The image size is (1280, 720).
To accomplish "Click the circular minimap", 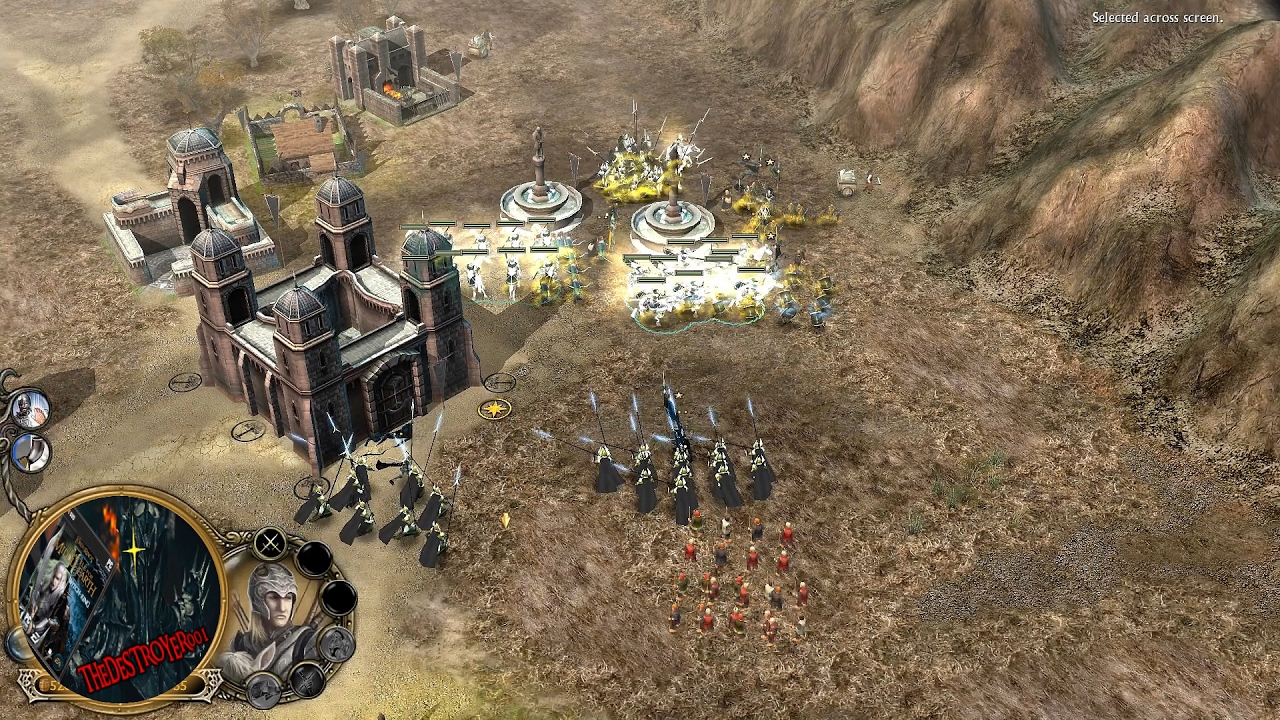I will pyautogui.click(x=120, y=596).
